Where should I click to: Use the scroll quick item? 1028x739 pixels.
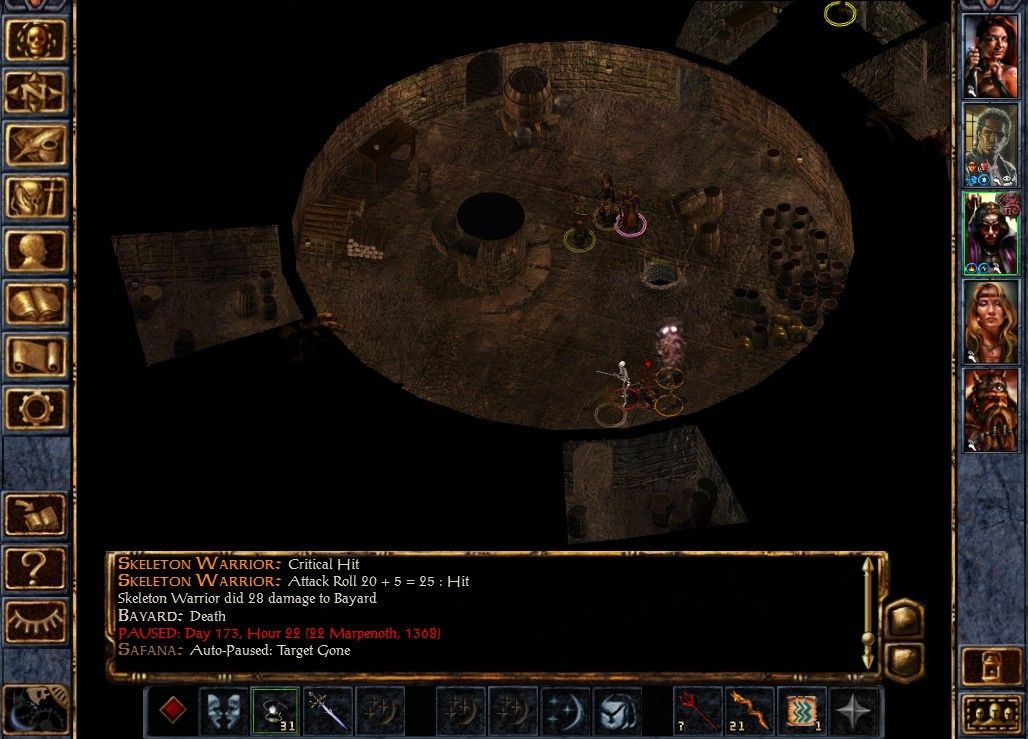point(802,710)
